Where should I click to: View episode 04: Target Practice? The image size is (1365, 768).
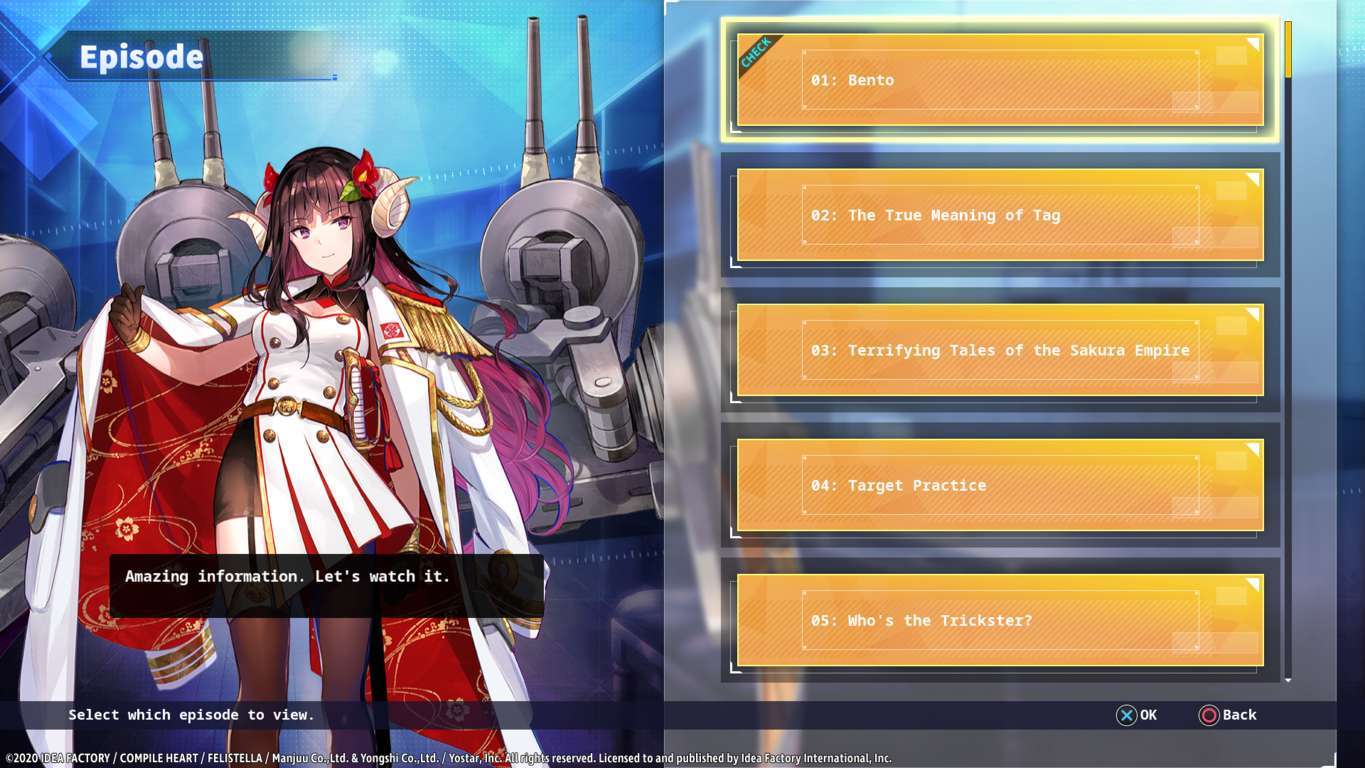coord(1000,485)
